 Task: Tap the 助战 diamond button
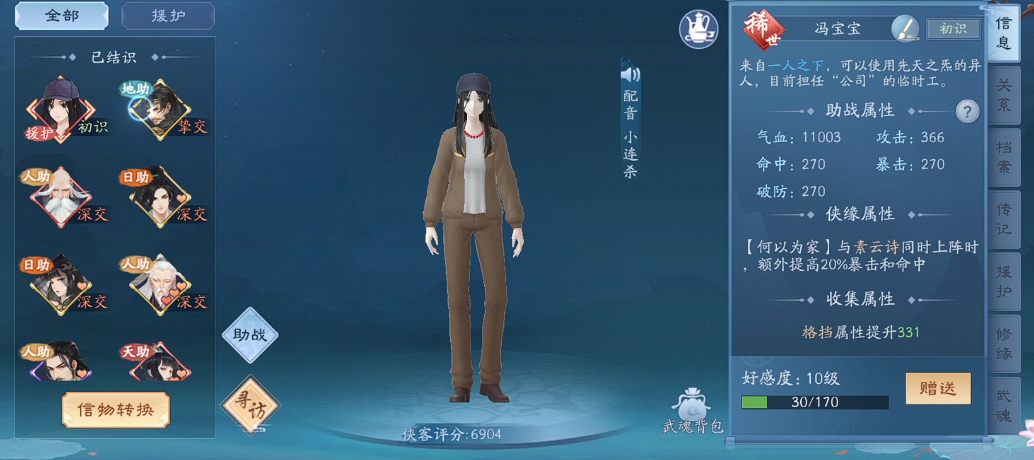[250, 335]
